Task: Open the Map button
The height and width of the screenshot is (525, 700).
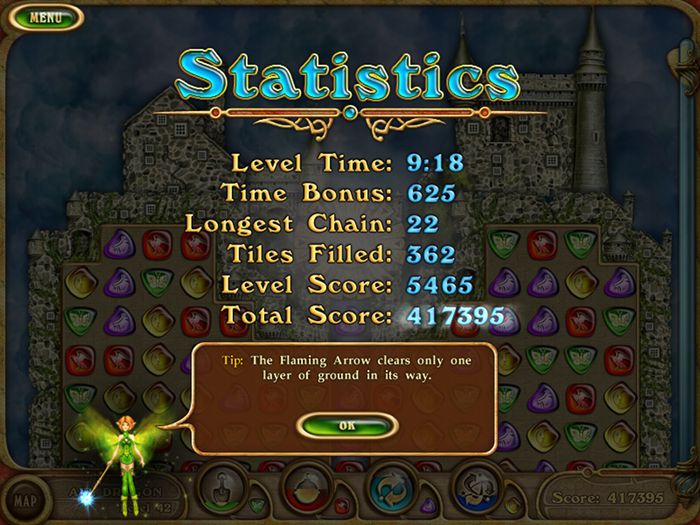Action: tap(24, 498)
